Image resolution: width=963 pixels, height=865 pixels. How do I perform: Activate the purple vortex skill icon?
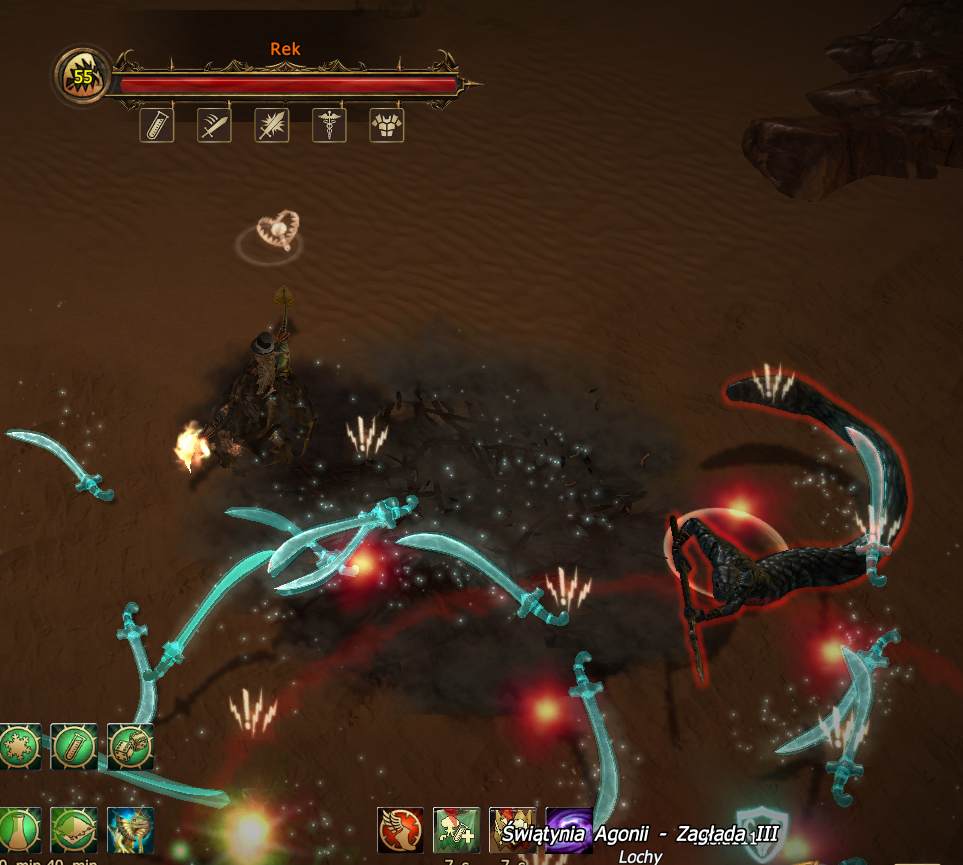(x=568, y=831)
